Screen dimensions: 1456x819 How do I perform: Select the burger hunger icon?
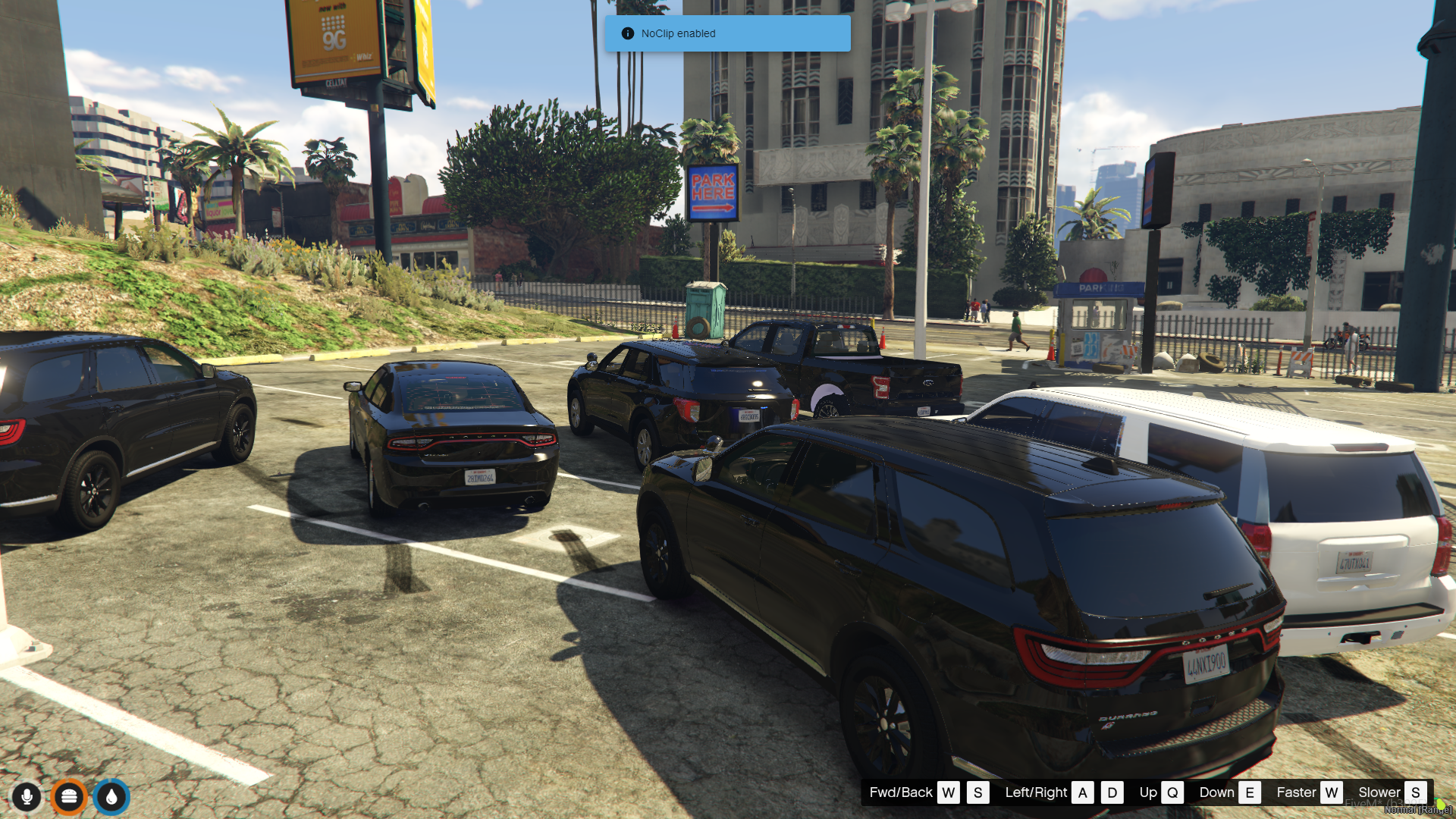70,797
